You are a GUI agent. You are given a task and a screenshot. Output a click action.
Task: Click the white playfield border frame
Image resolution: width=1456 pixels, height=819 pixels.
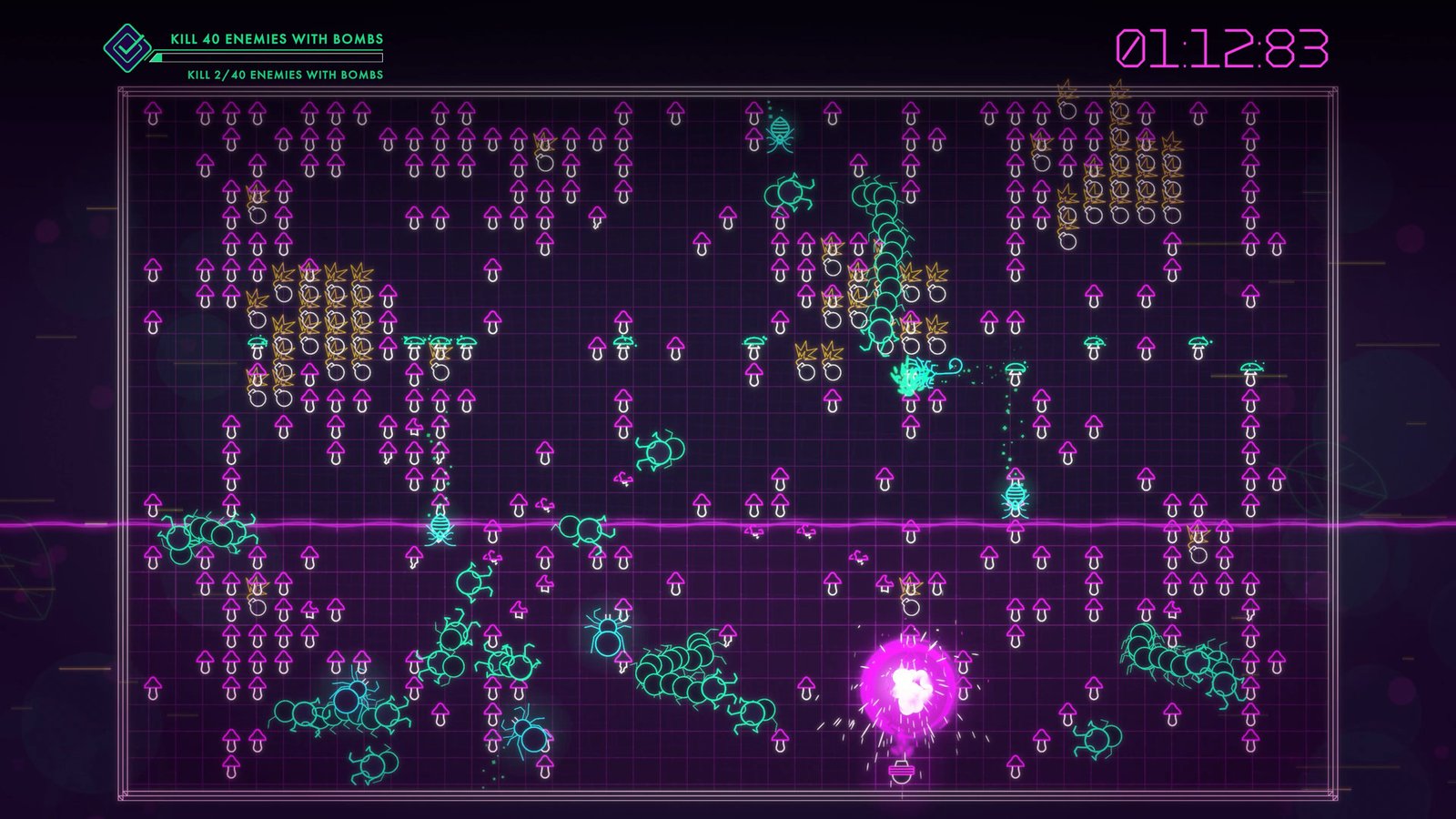[728, 88]
